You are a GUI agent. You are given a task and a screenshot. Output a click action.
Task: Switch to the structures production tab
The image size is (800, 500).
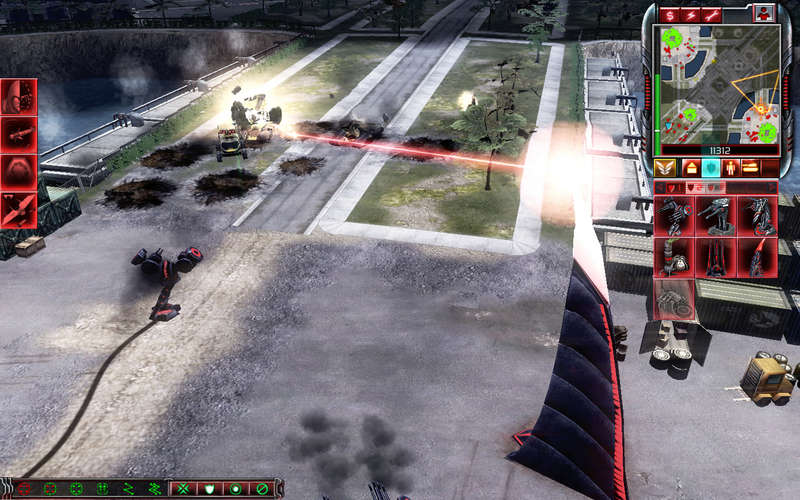point(690,167)
